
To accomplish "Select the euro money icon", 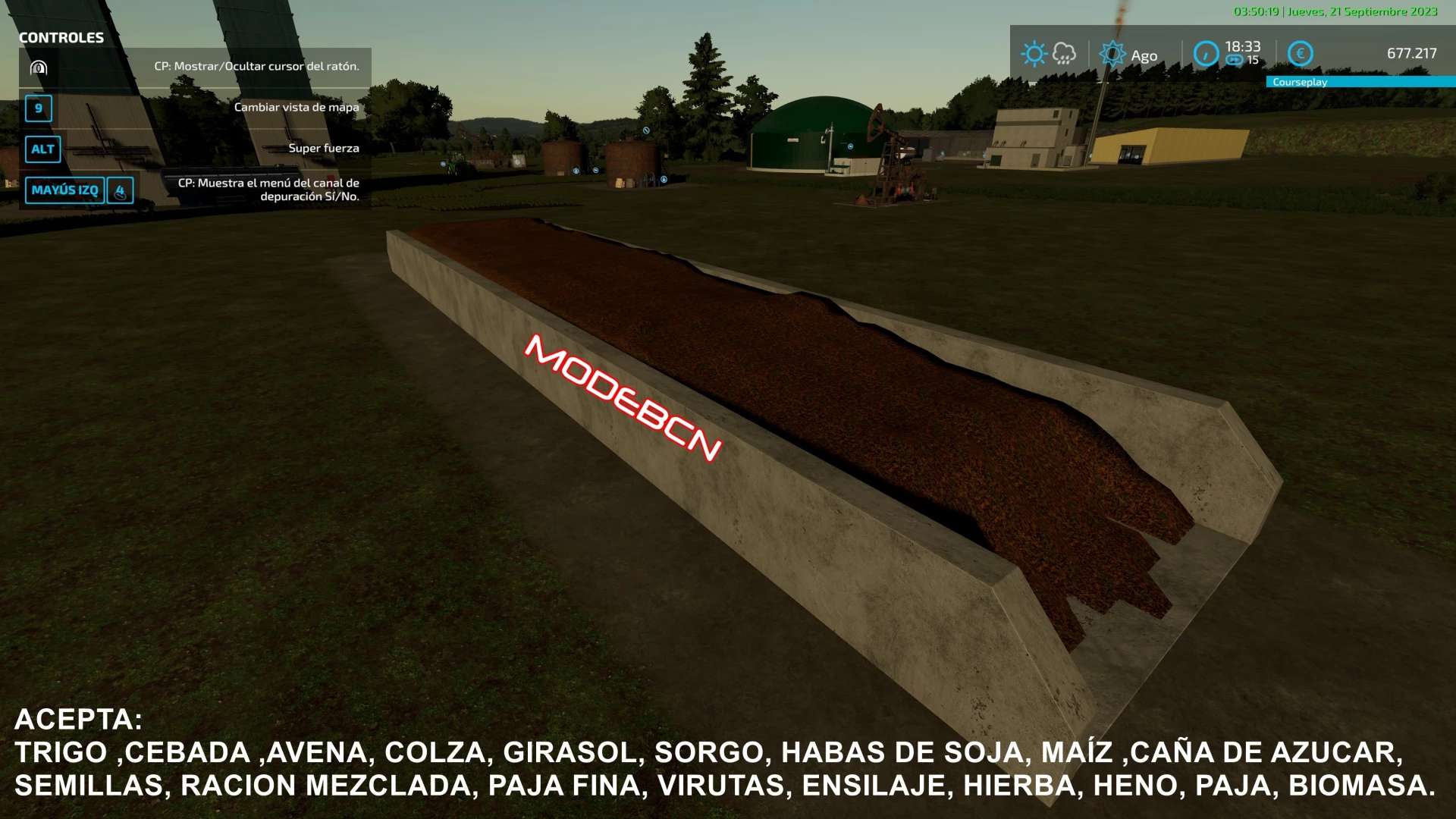I will click(1300, 54).
